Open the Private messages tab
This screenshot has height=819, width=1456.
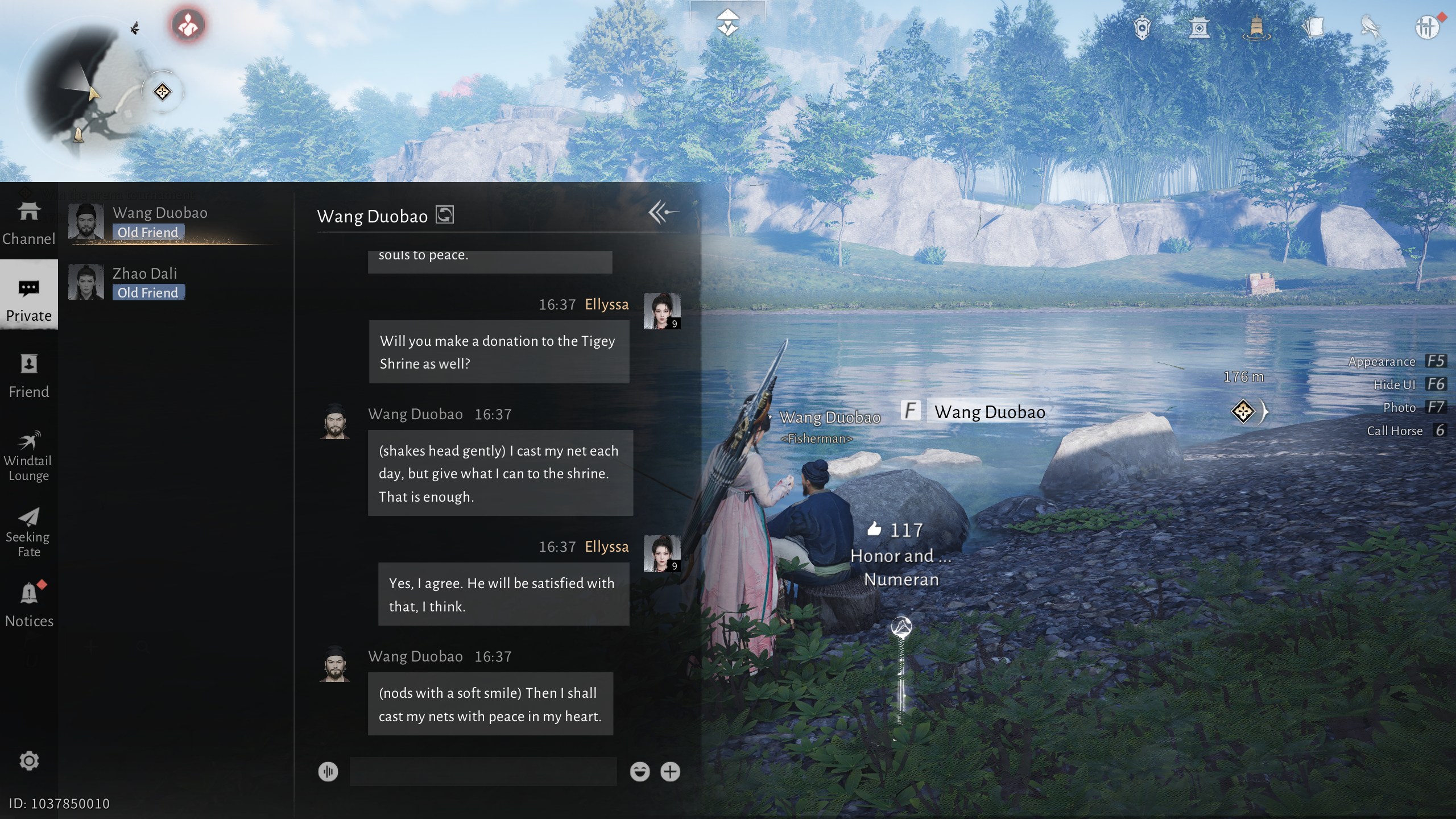(x=28, y=299)
